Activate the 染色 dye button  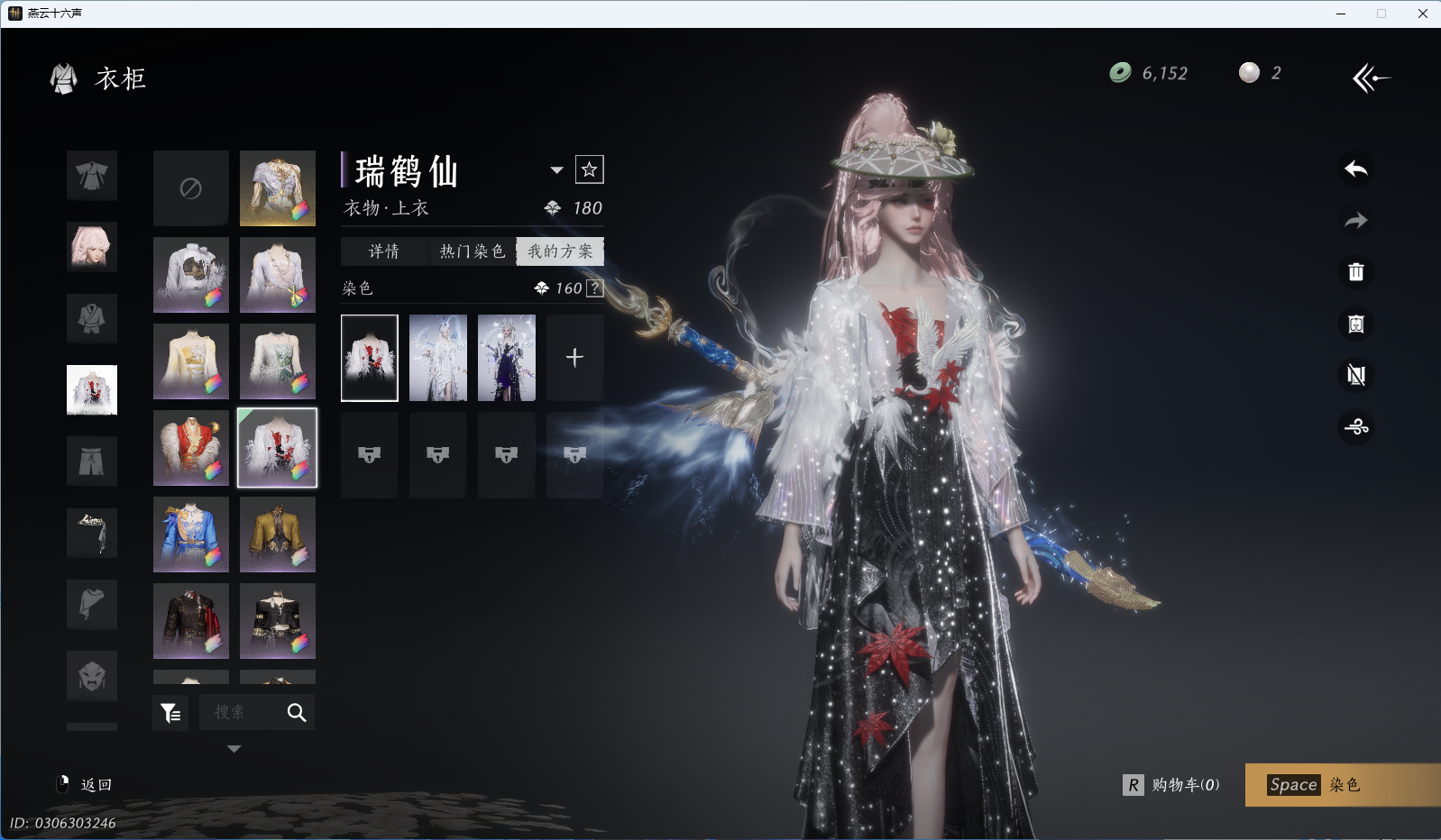pyautogui.click(x=1342, y=785)
